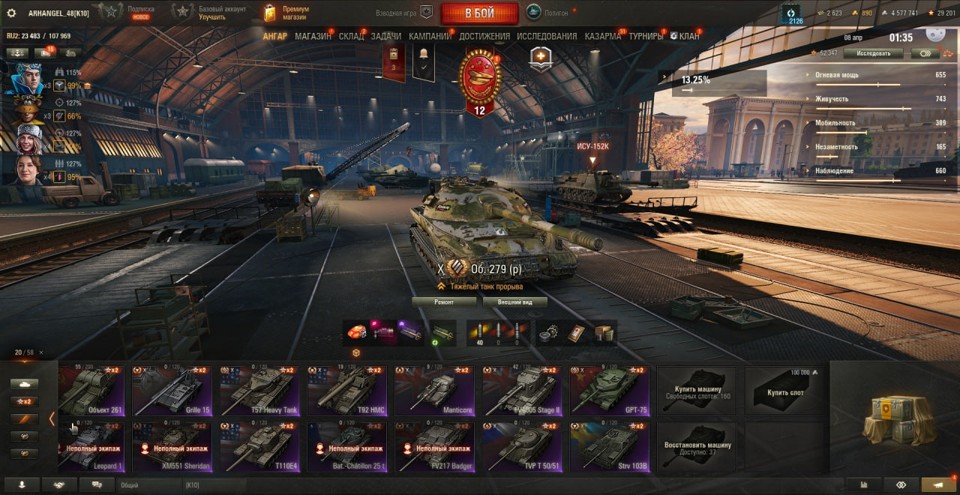Open the МАГАЗИН tab
960x495 pixels.
(314, 37)
